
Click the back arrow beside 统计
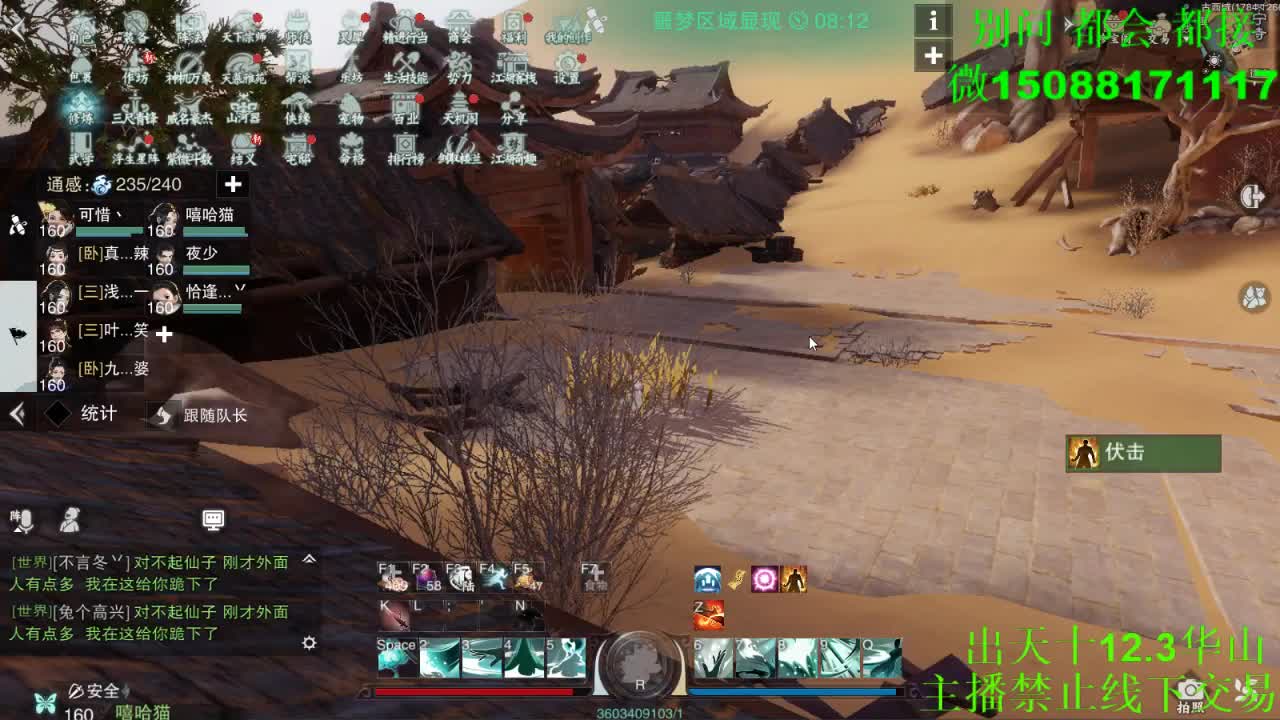pyautogui.click(x=16, y=414)
